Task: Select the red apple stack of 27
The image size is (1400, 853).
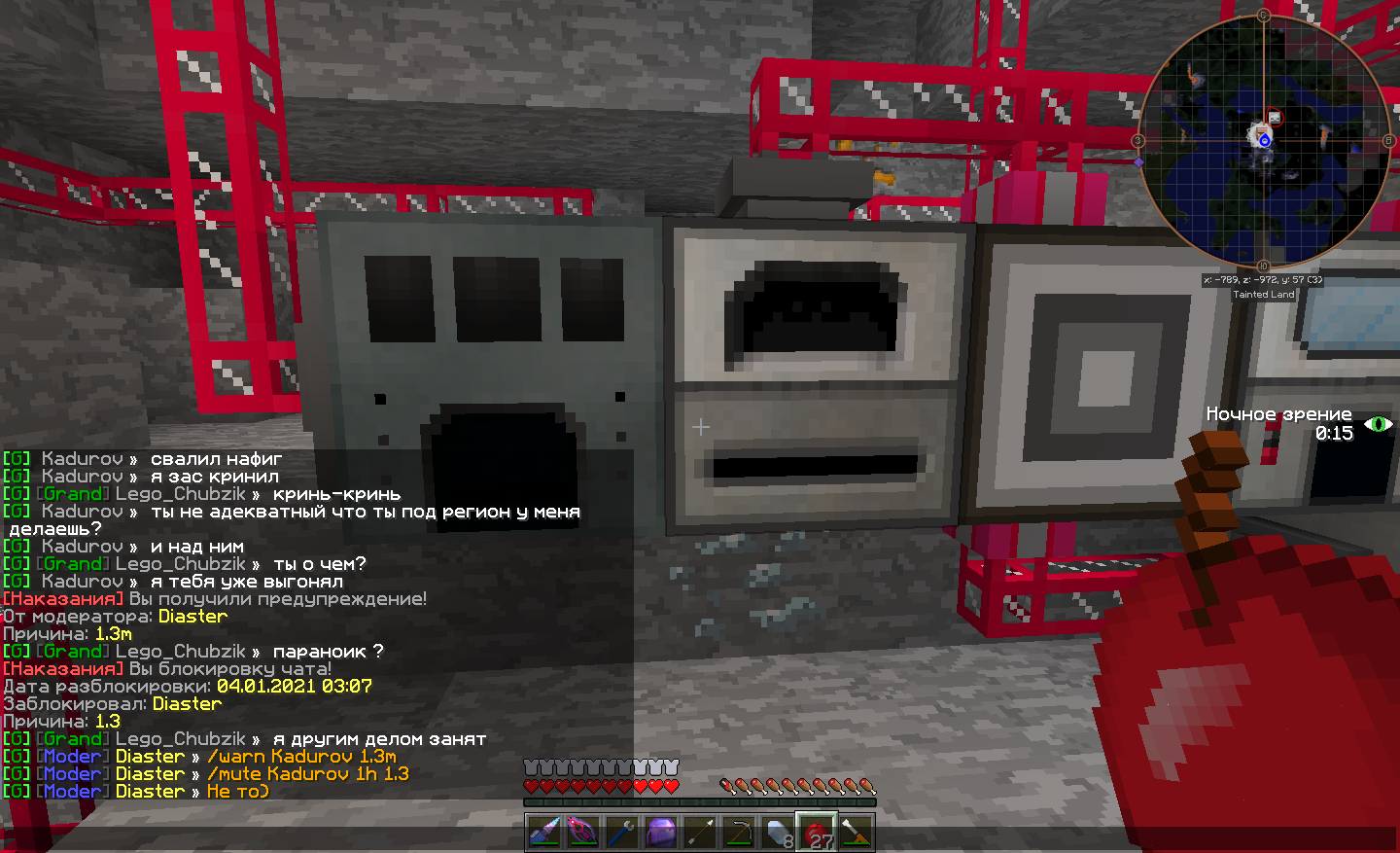Action: click(817, 833)
